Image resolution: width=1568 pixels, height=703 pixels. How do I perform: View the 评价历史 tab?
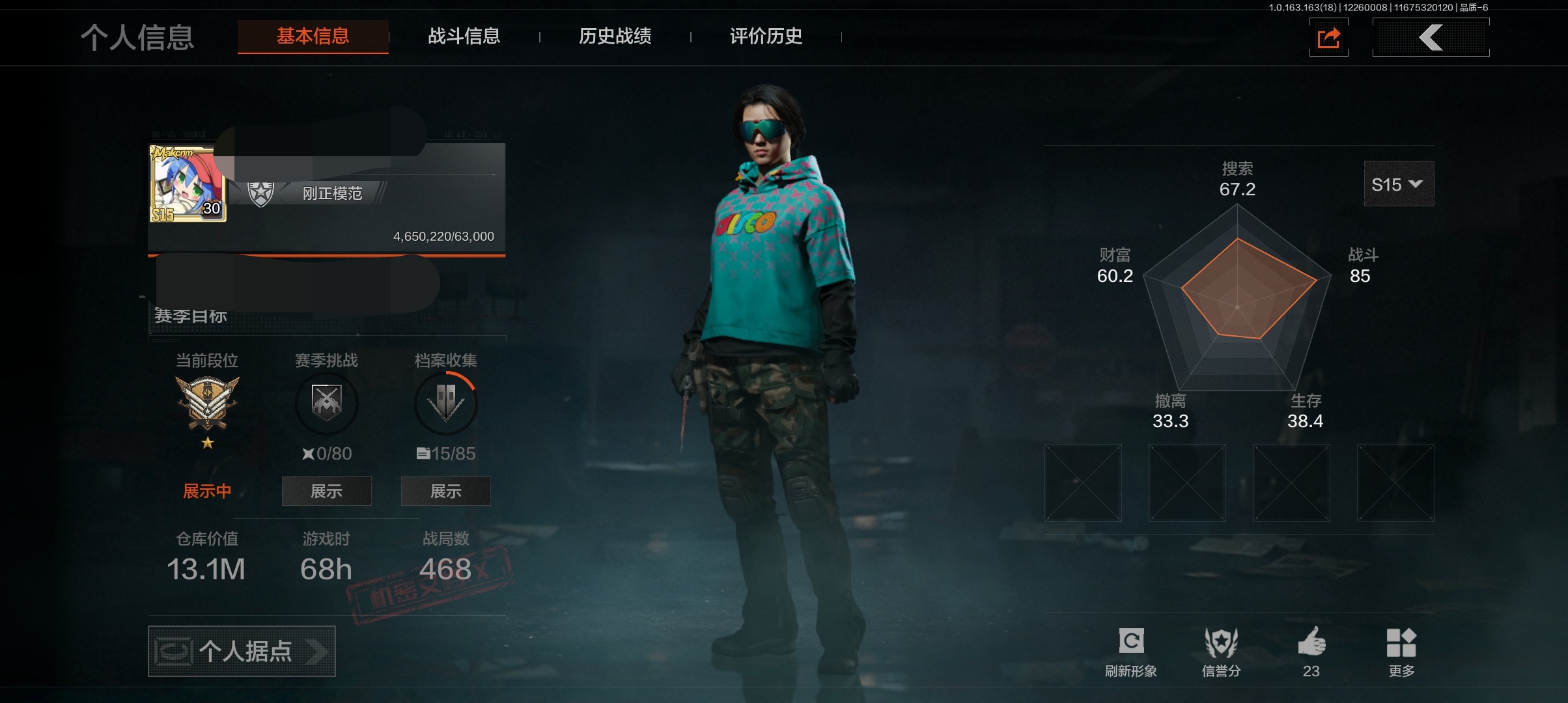tap(766, 36)
